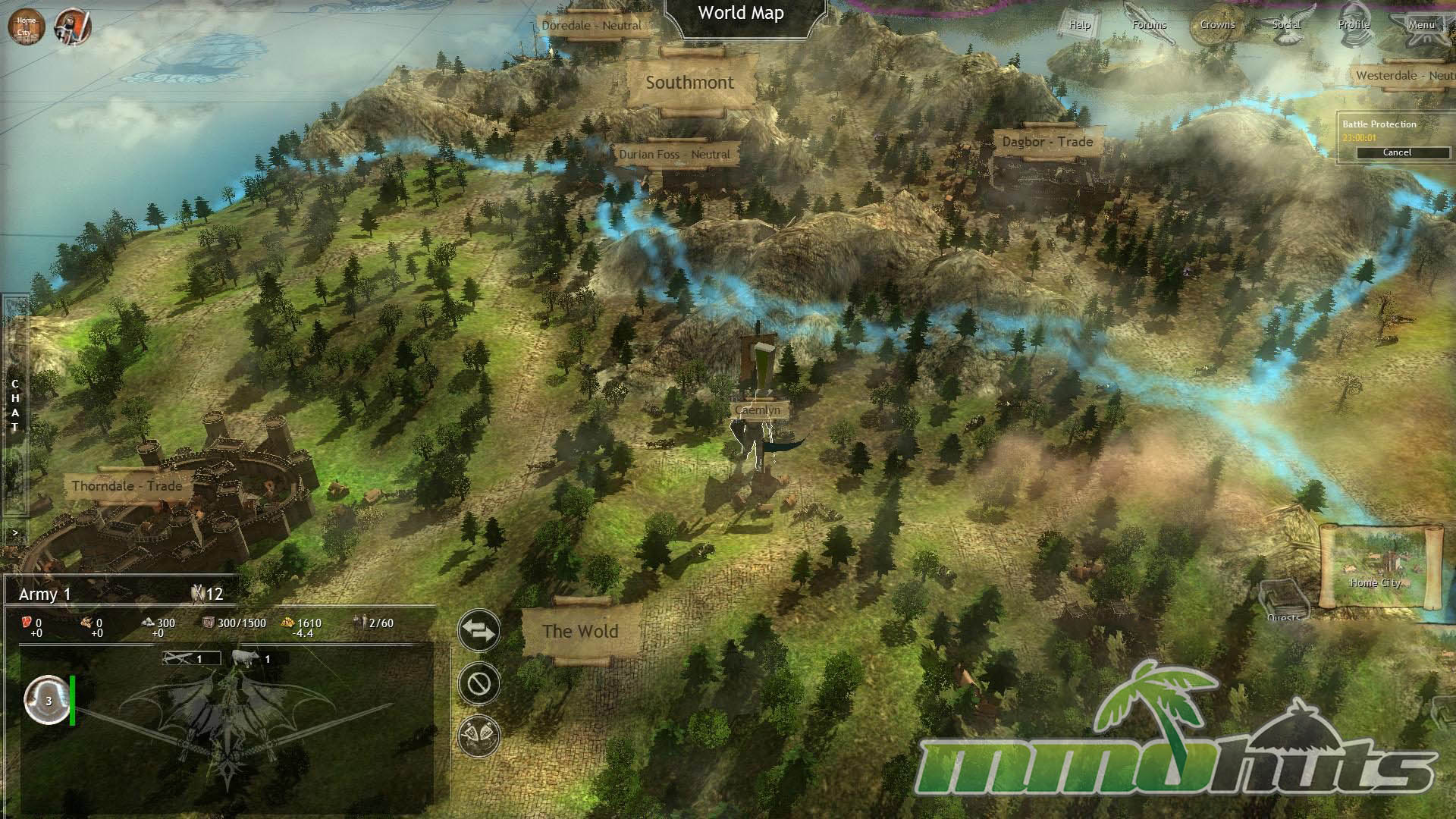Expand the Chat side panel
Viewport: 1456px width, 819px height.
[x=14, y=406]
